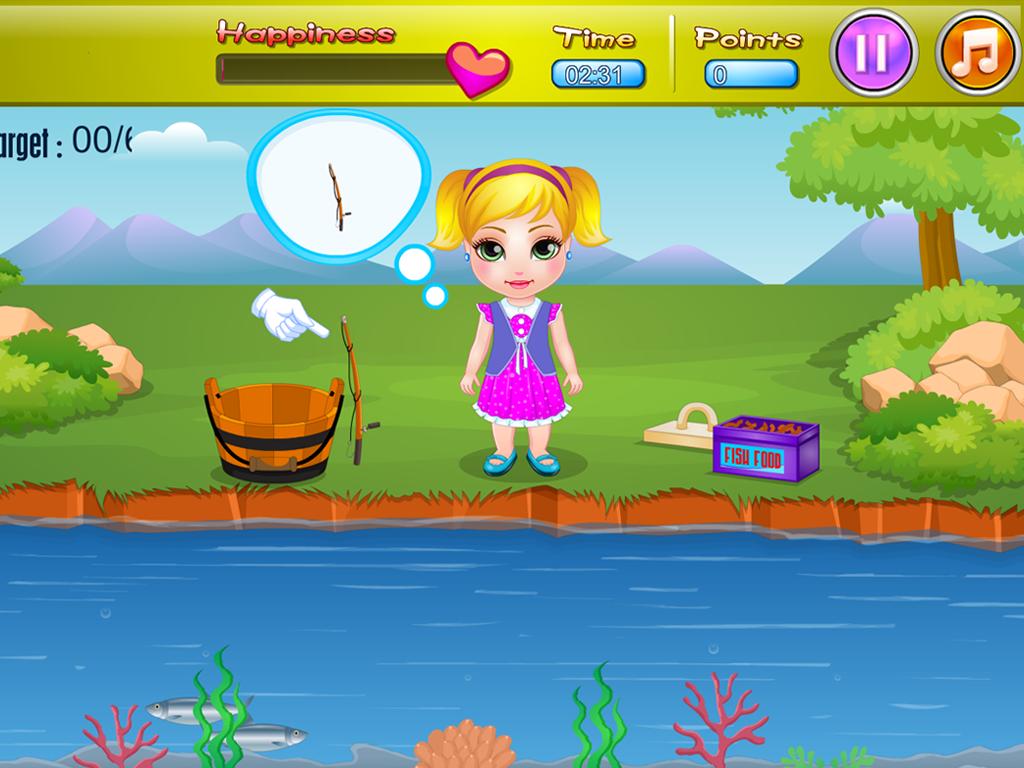Pick up the fishing rod the hand points to
This screenshot has width=1024, height=768.
pos(354,388)
